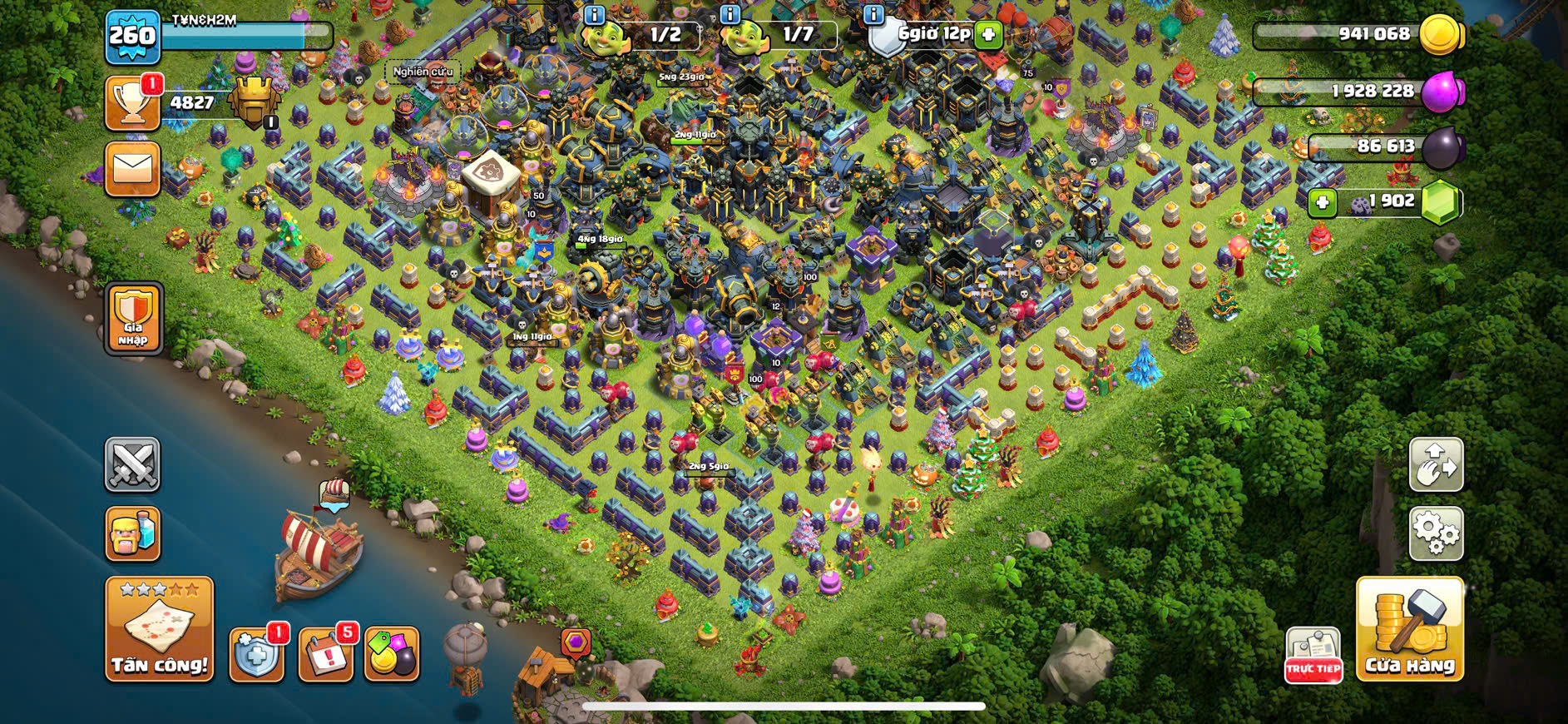
Task: Open the crossed swords battle log
Action: [133, 464]
